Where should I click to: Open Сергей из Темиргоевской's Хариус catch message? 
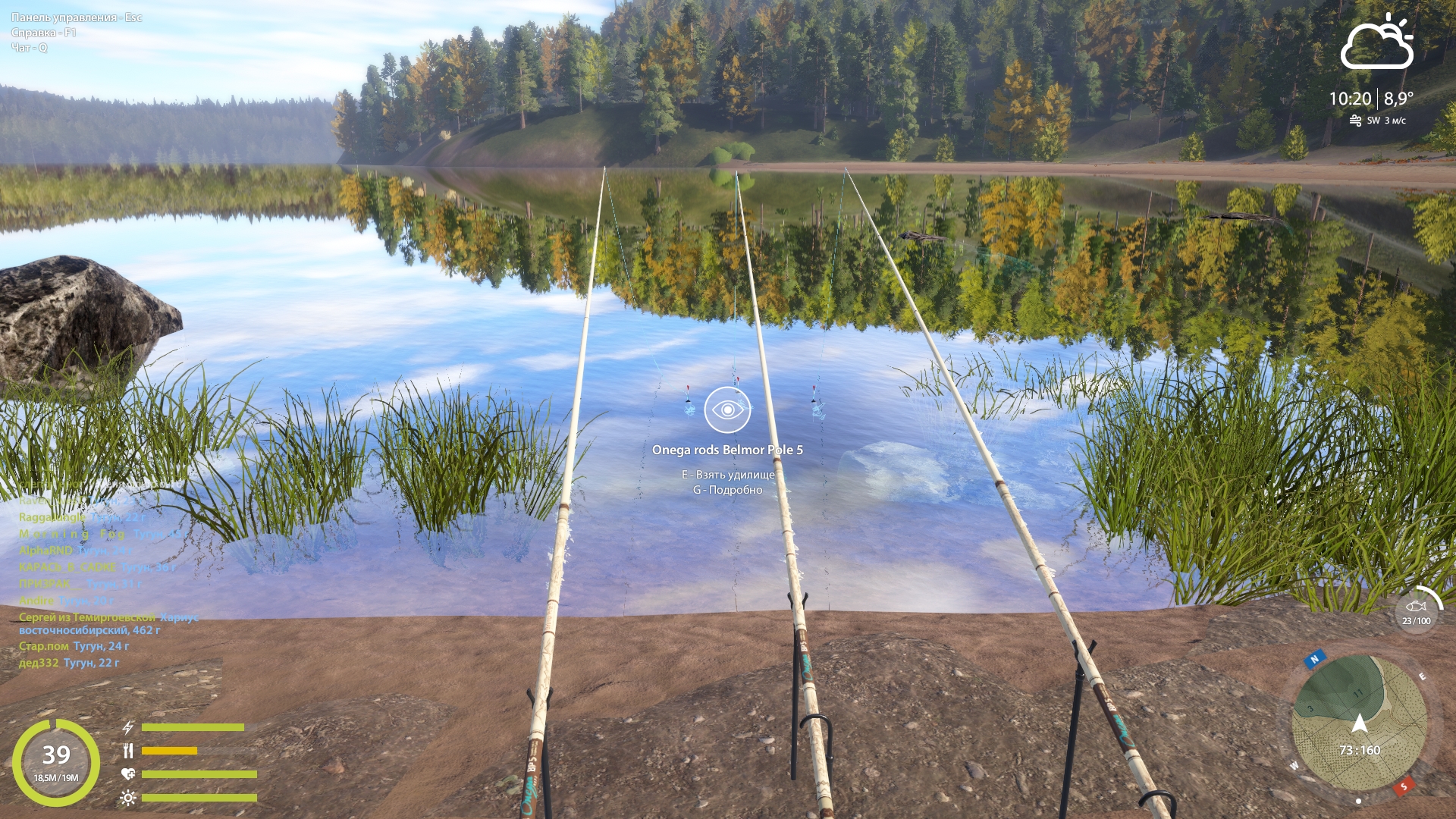pos(108,623)
